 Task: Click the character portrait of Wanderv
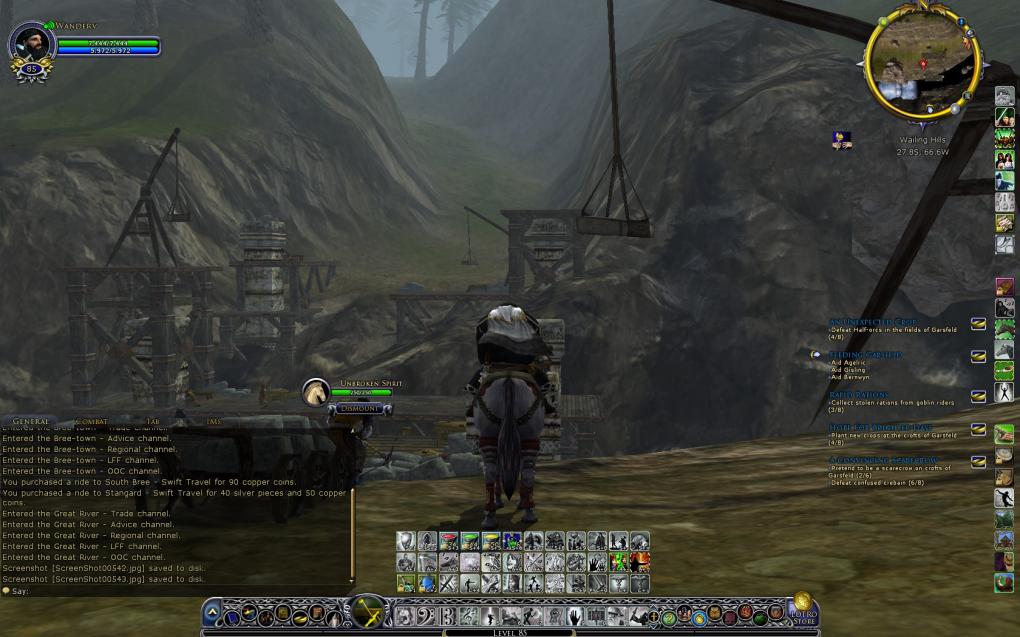(30, 43)
